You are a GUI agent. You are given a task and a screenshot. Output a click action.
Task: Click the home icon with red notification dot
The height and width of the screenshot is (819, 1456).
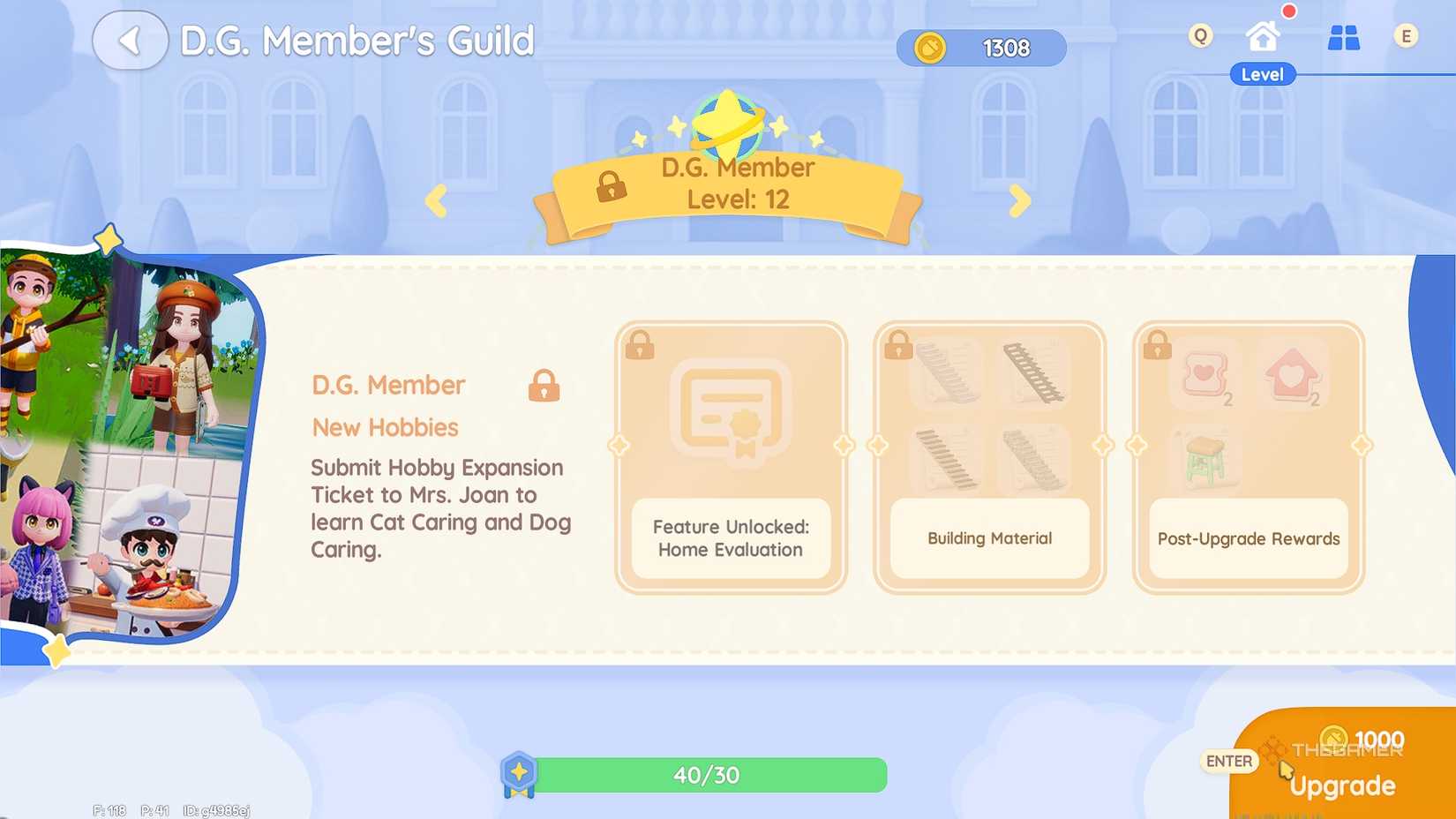pos(1264,36)
